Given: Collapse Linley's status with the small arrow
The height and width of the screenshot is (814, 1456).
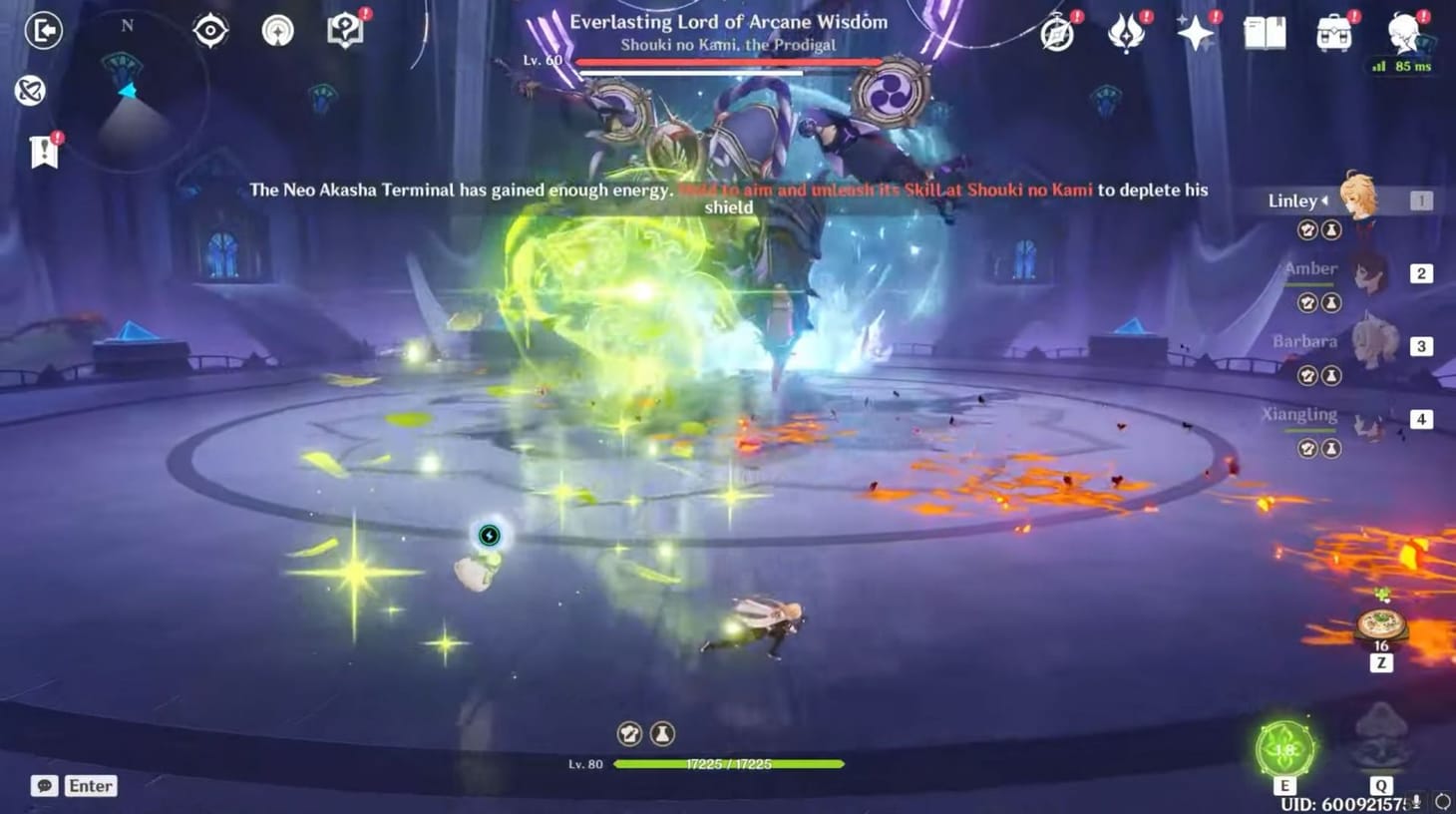Looking at the screenshot, I should tap(1326, 201).
